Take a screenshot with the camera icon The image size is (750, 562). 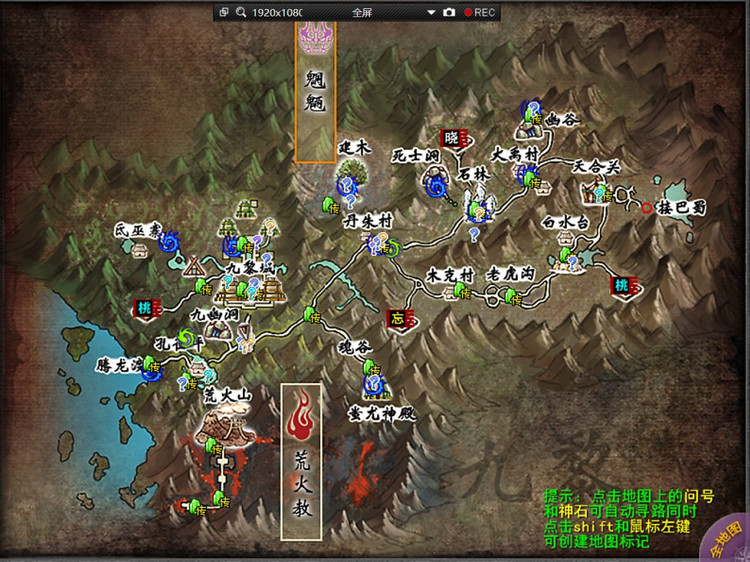click(x=449, y=12)
